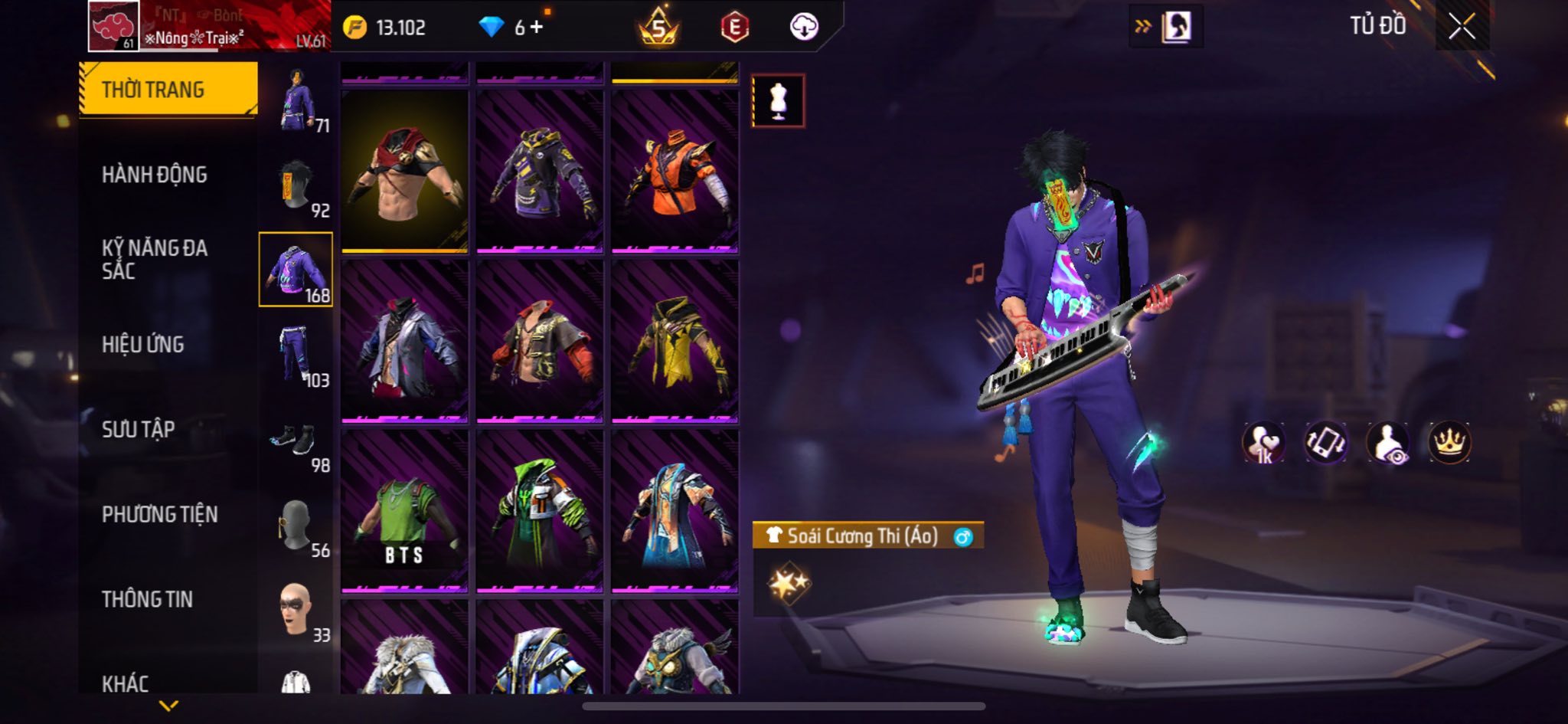Viewport: 1568px width, 724px height.
Task: Choose the pants subcategory with 103 items
Action: [296, 355]
